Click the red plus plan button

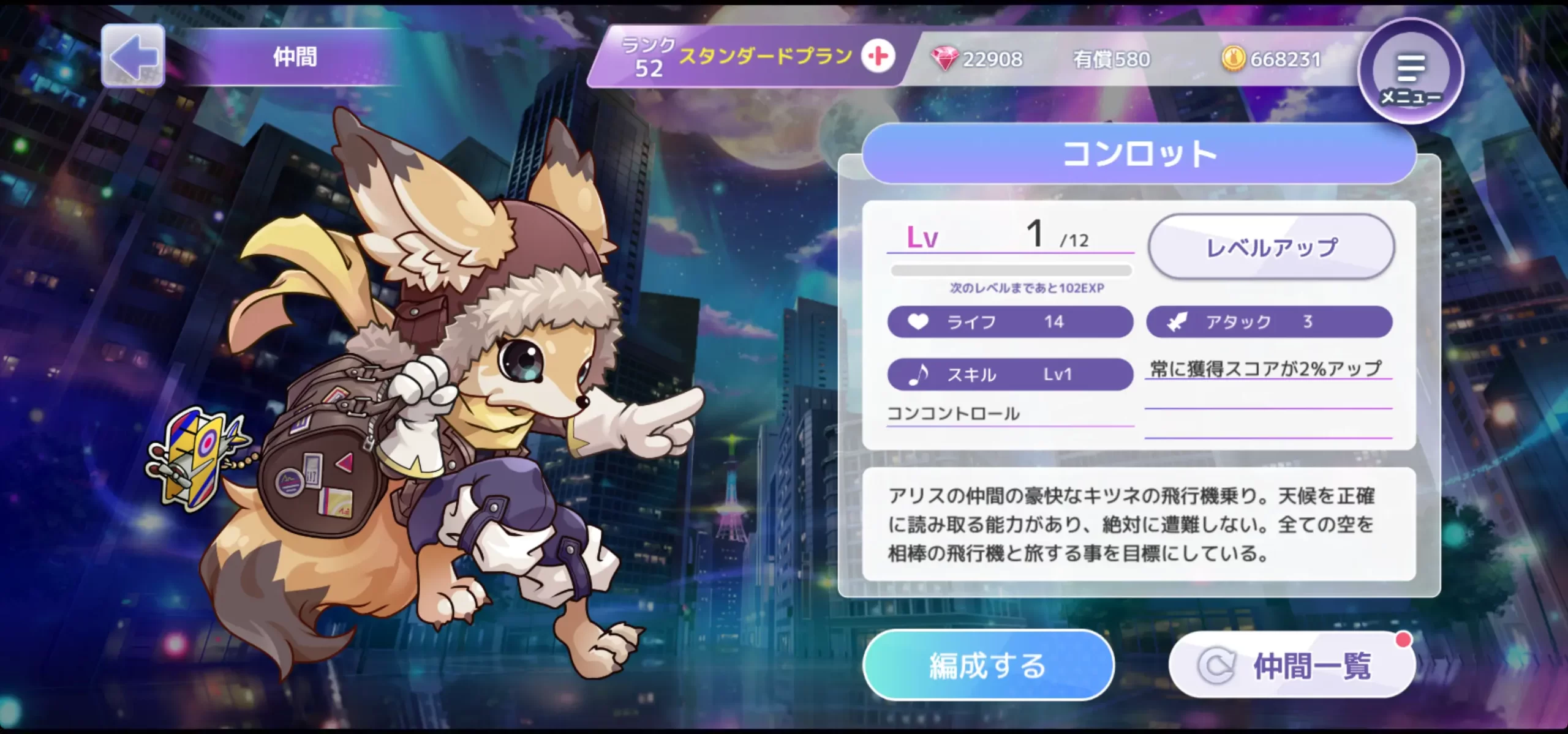click(x=878, y=57)
